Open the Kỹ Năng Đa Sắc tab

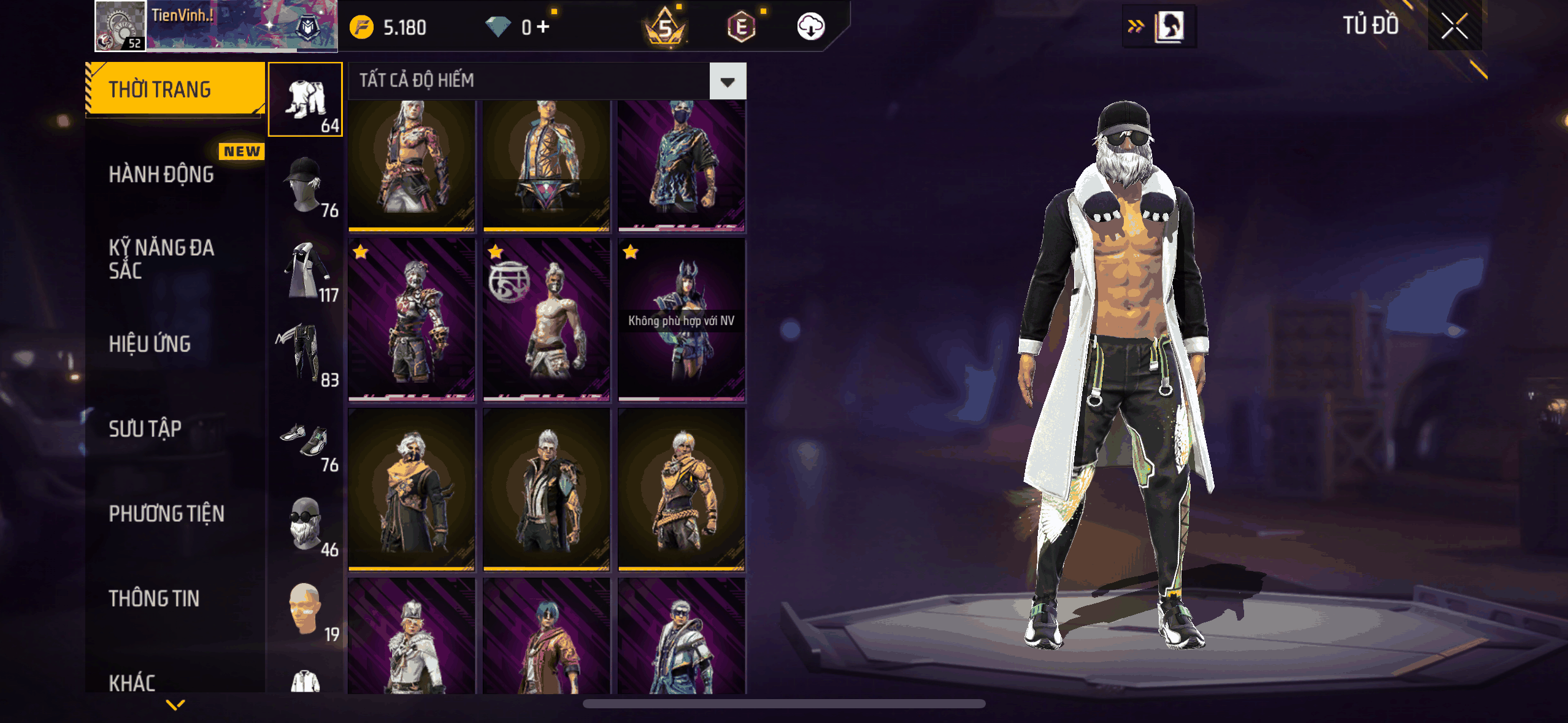[x=161, y=259]
